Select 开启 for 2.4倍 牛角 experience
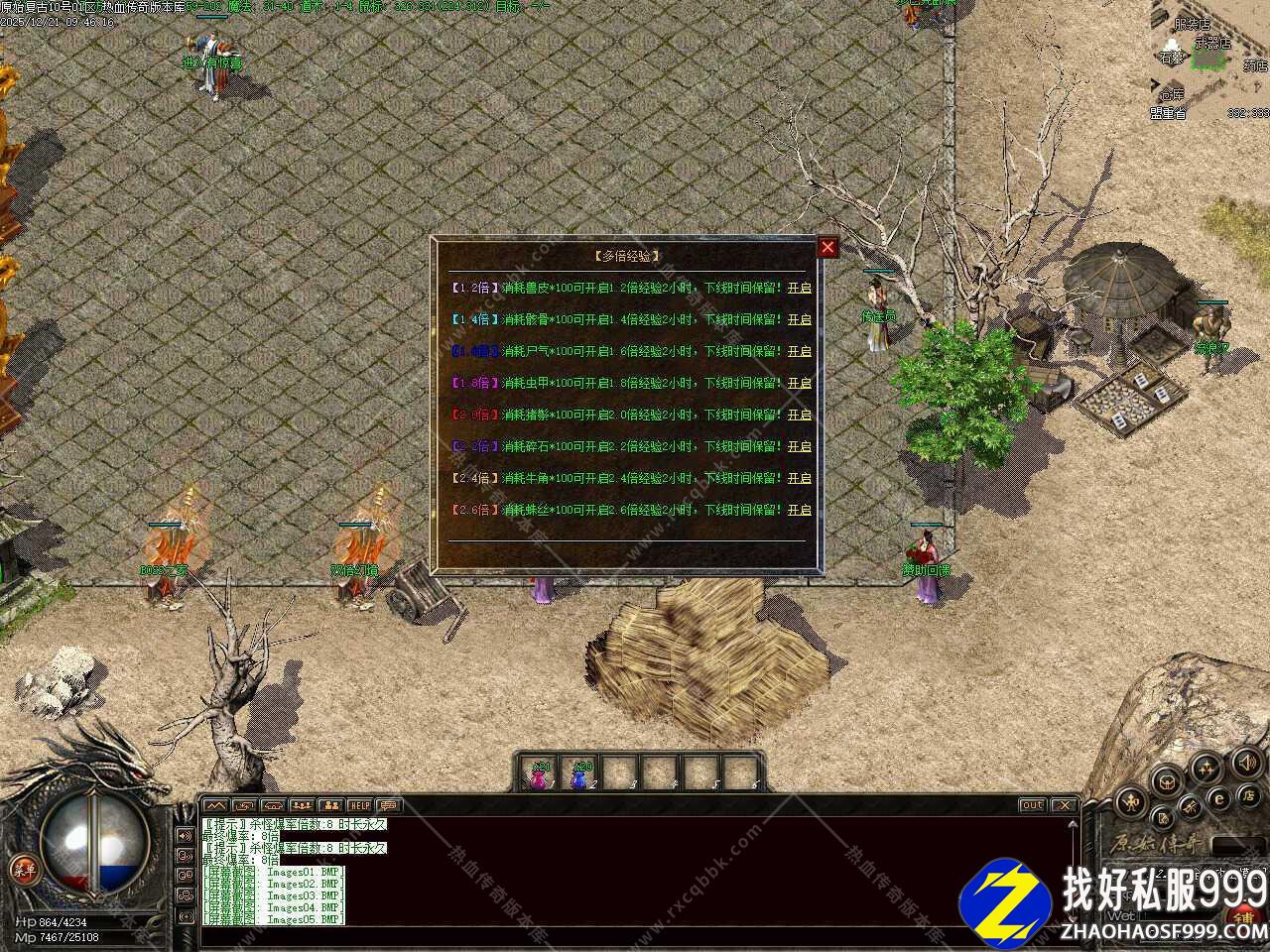 (x=799, y=478)
